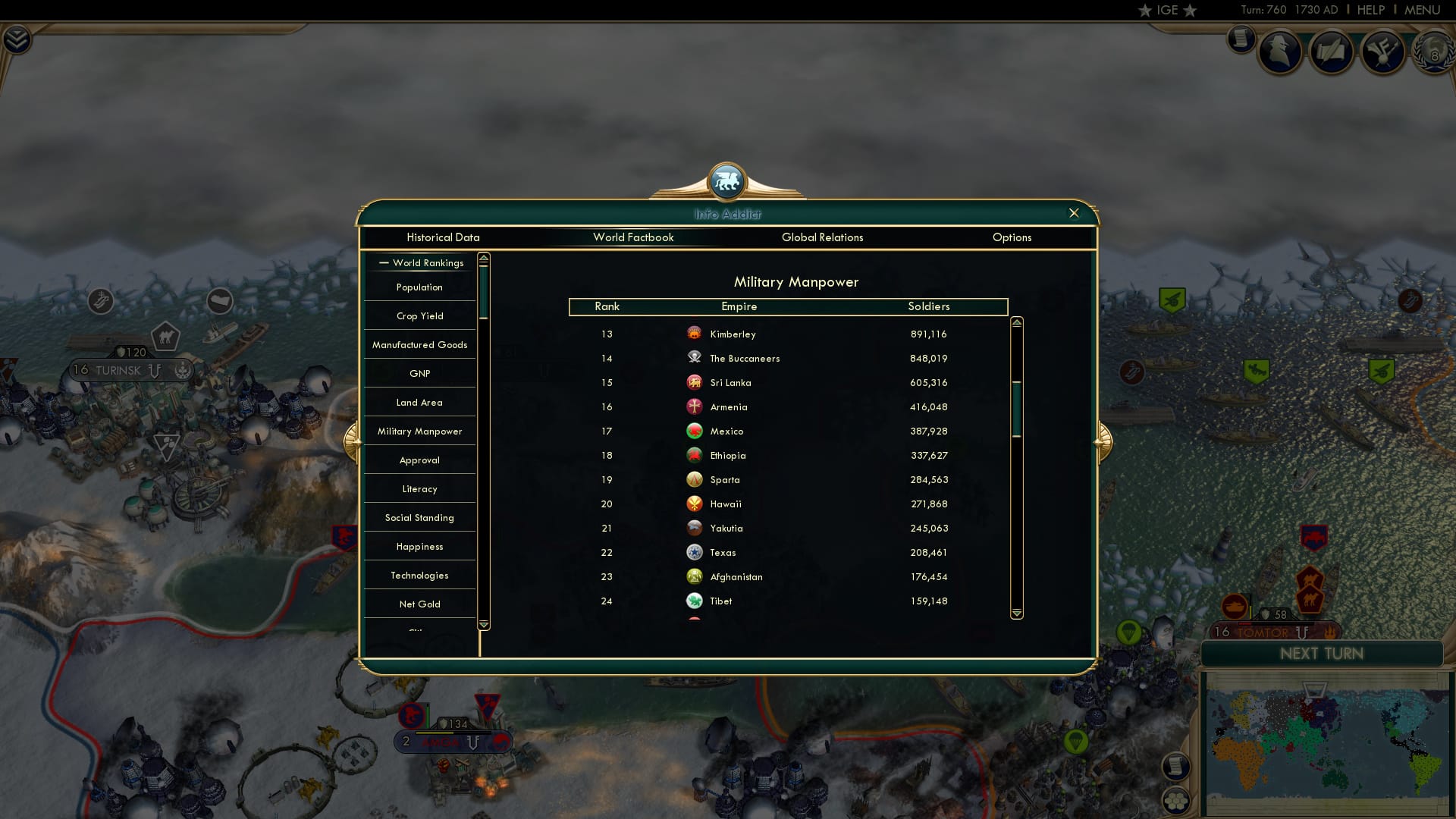Click the right-side ornate page arrow
The height and width of the screenshot is (819, 1456).
pyautogui.click(x=1104, y=440)
